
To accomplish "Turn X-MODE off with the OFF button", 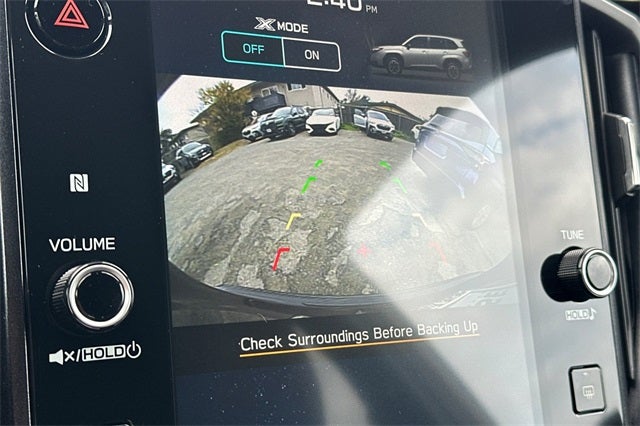I will point(253,52).
